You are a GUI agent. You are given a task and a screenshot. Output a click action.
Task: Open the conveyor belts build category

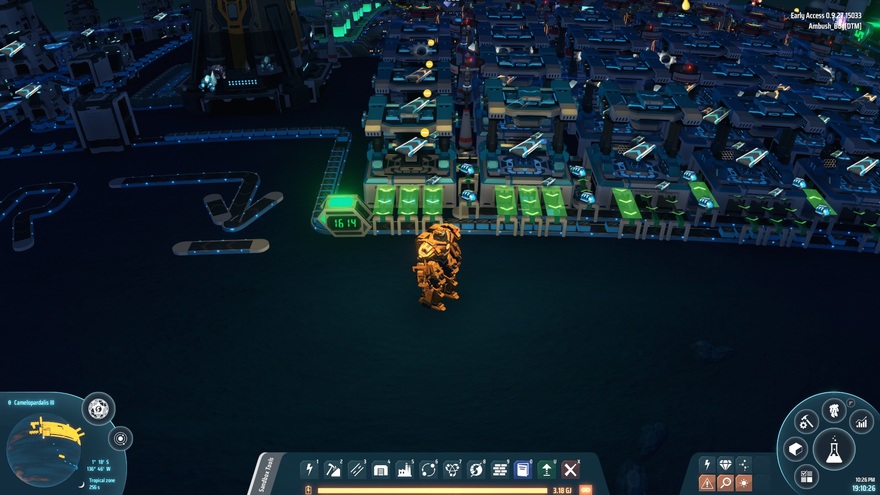357,469
